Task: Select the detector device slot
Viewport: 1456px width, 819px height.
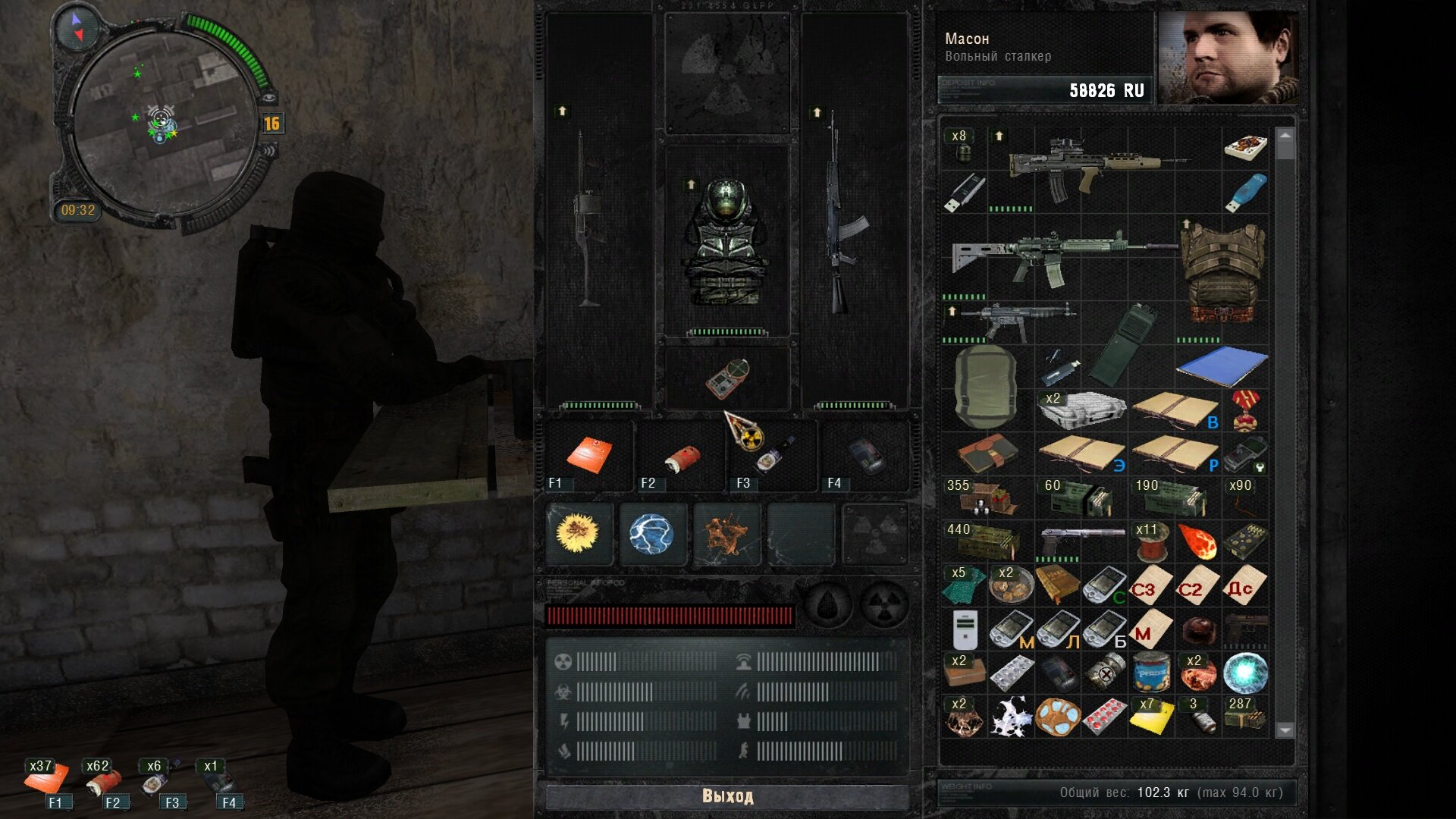Action: click(727, 378)
